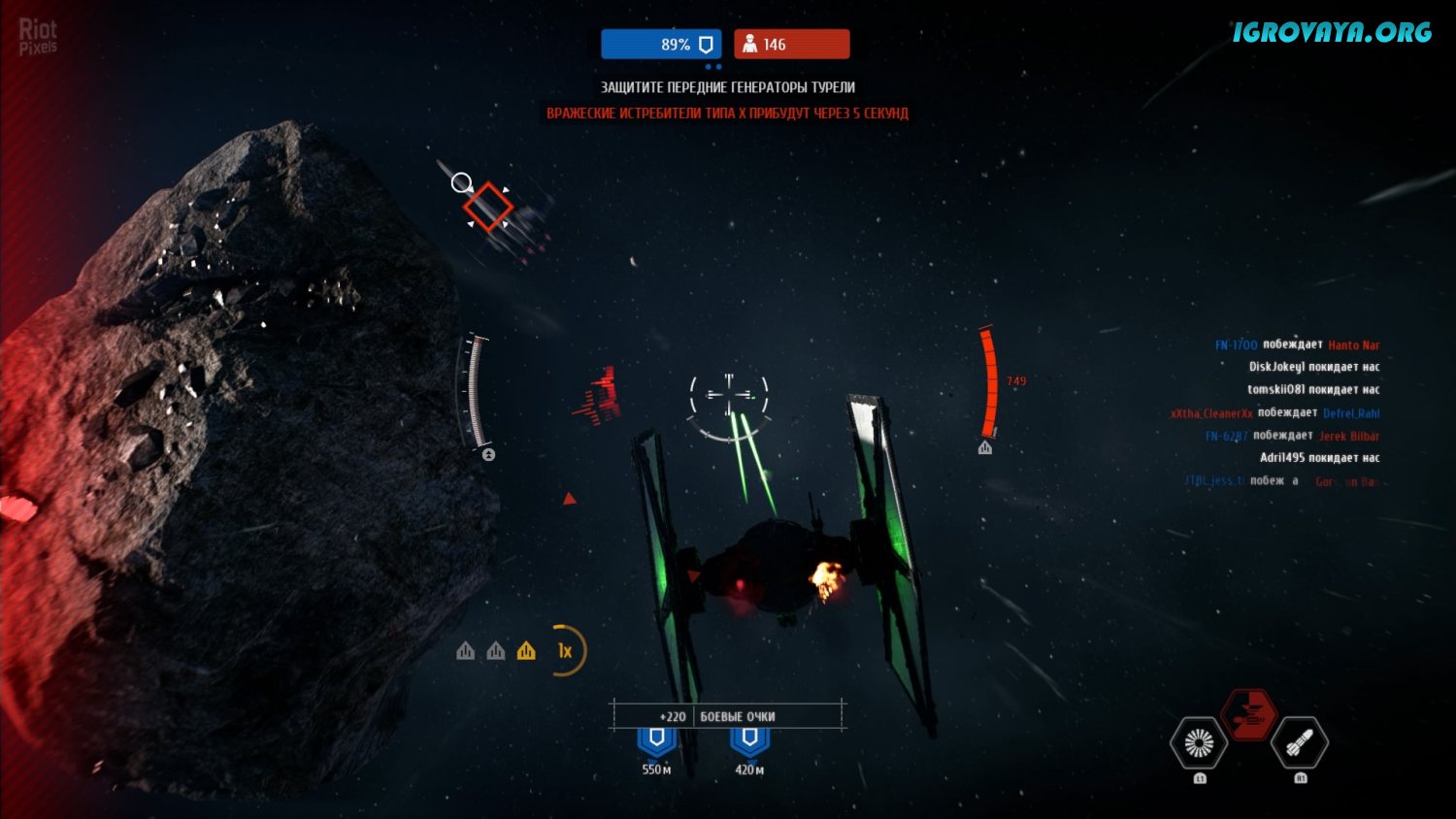Open the IGROVAYA.ORG watermark link
Screen dimensions: 1456x819
[1332, 32]
